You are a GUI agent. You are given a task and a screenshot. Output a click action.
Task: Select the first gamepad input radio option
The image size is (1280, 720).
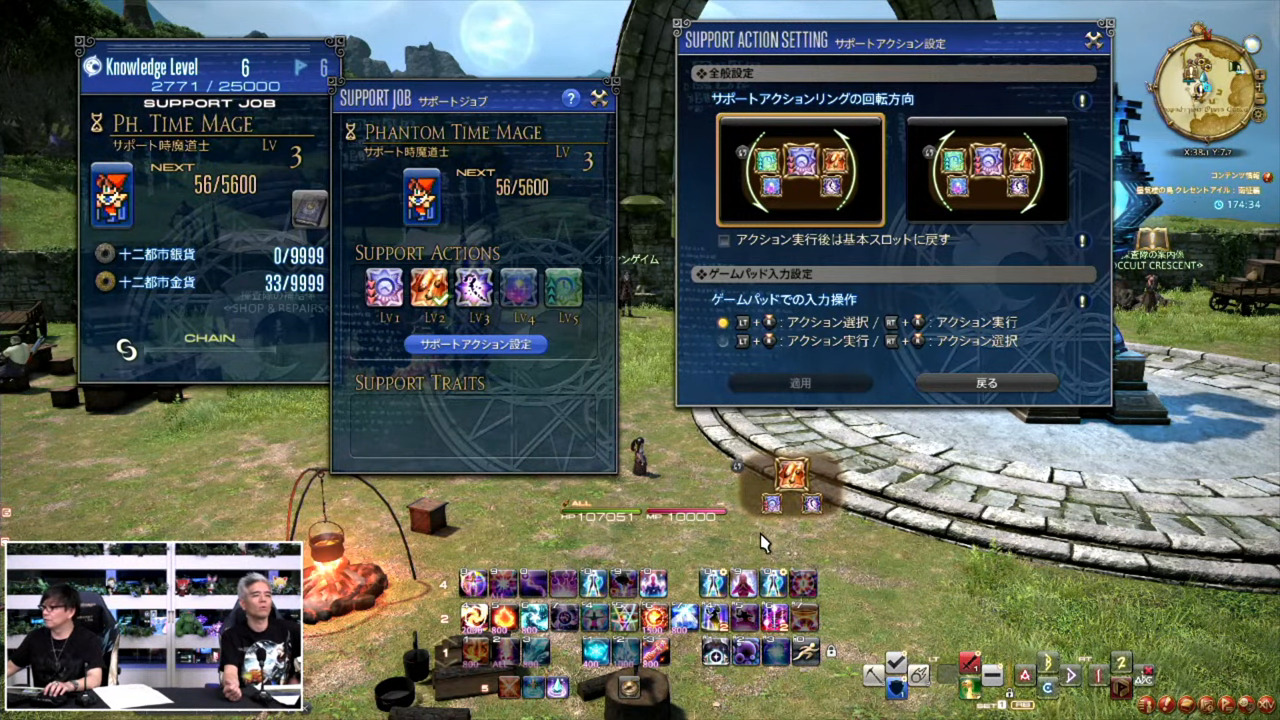click(x=724, y=322)
